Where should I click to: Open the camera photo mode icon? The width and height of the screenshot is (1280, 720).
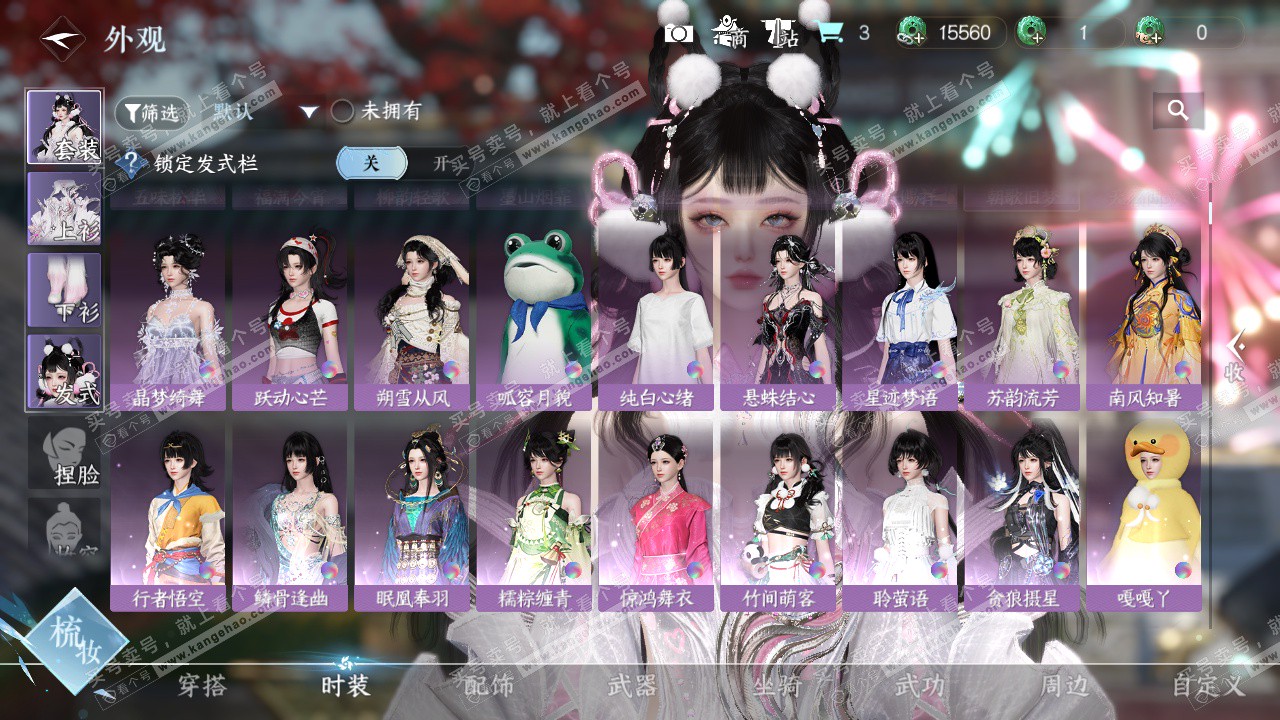(x=679, y=33)
